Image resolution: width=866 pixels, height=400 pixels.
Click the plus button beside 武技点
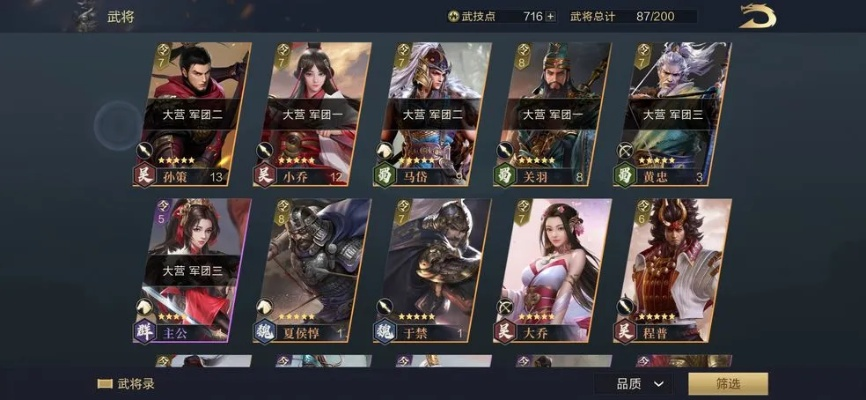pyautogui.click(x=550, y=16)
